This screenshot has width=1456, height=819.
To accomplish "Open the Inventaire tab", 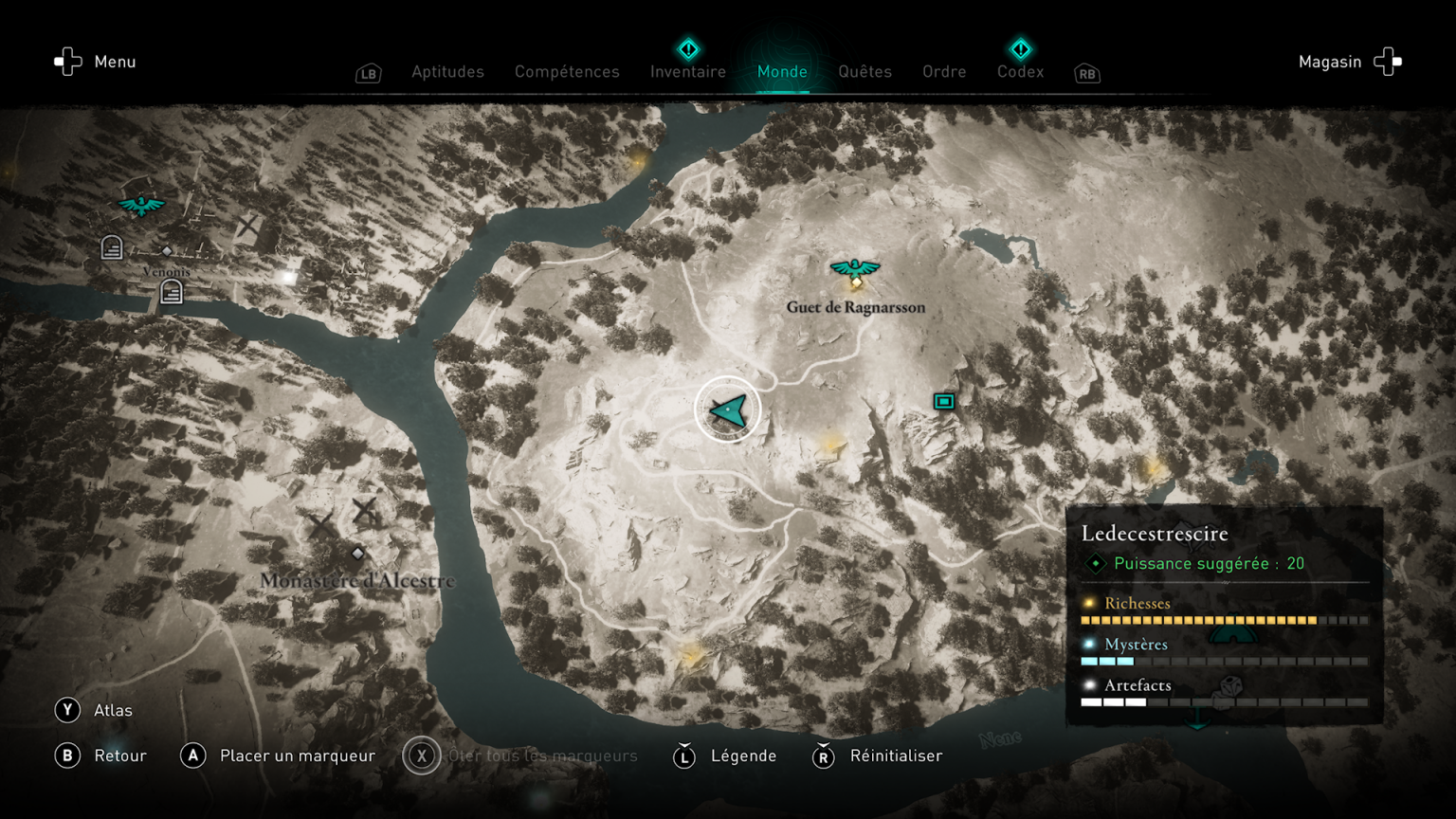I will [688, 72].
